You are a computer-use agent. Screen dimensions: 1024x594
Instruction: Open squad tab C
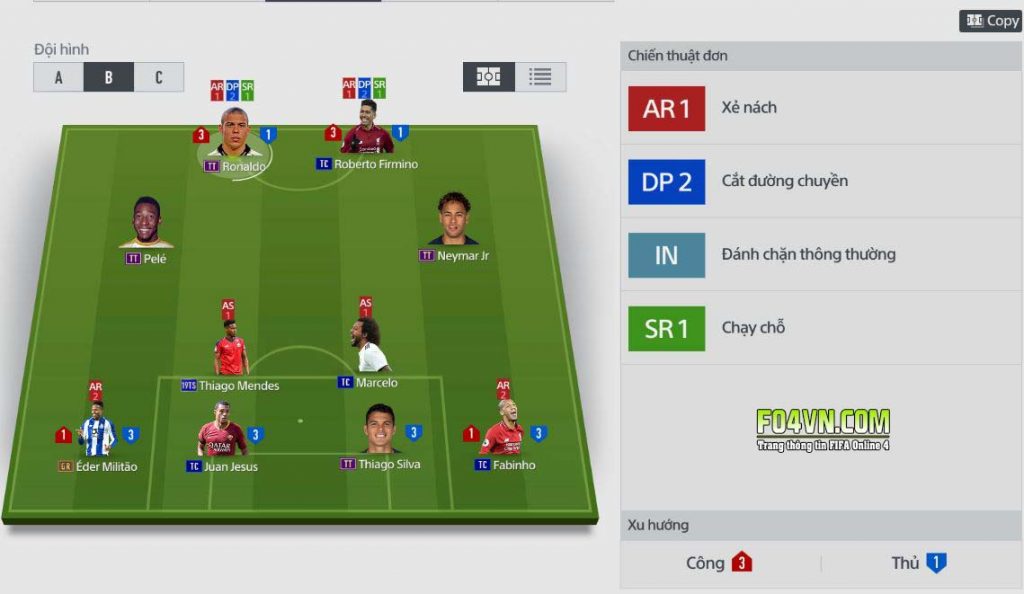pos(158,77)
